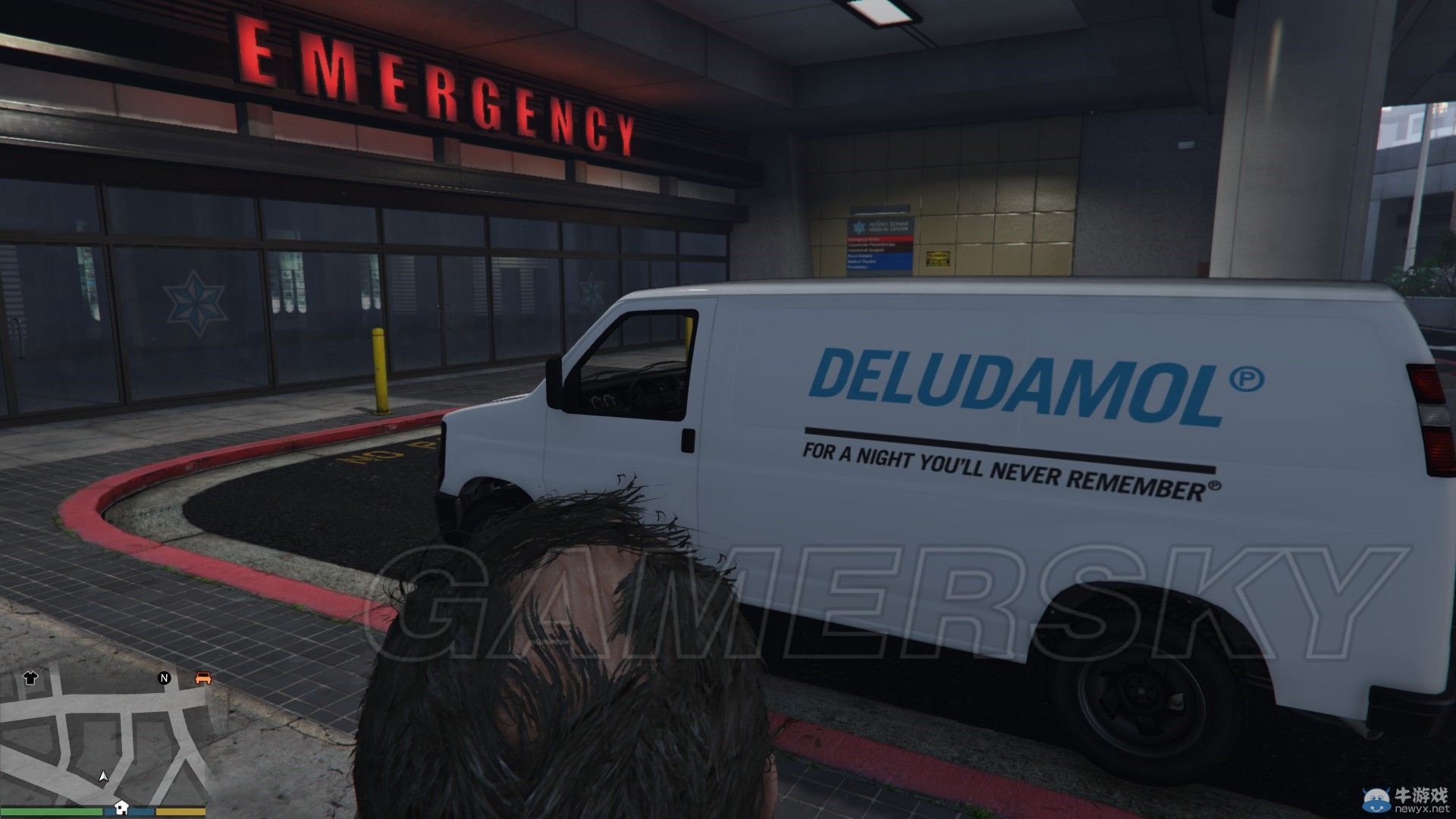
Task: Click the green health bar under the minimap
Action: point(49,810)
